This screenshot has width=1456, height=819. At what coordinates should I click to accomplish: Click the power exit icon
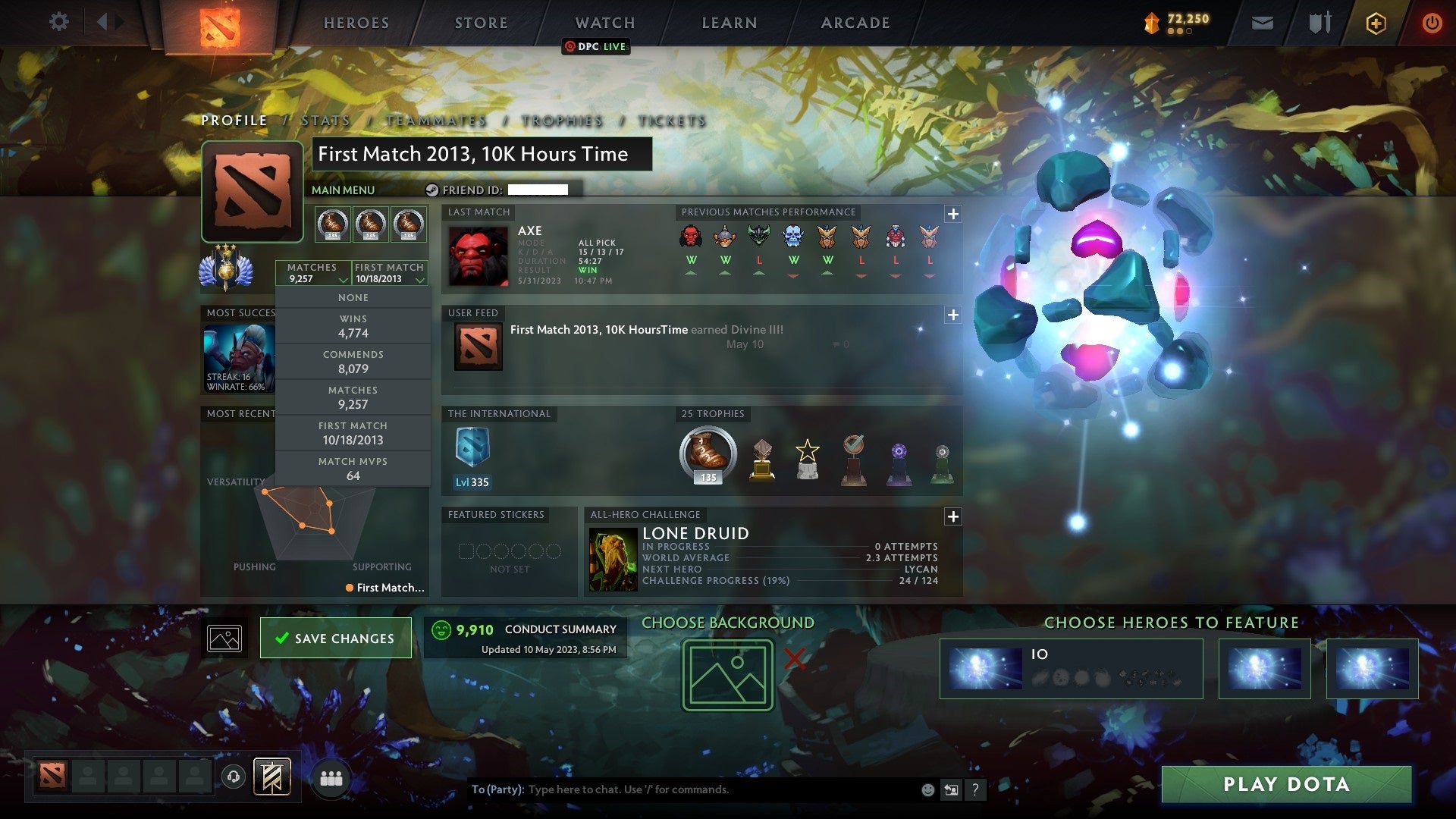coord(1432,23)
